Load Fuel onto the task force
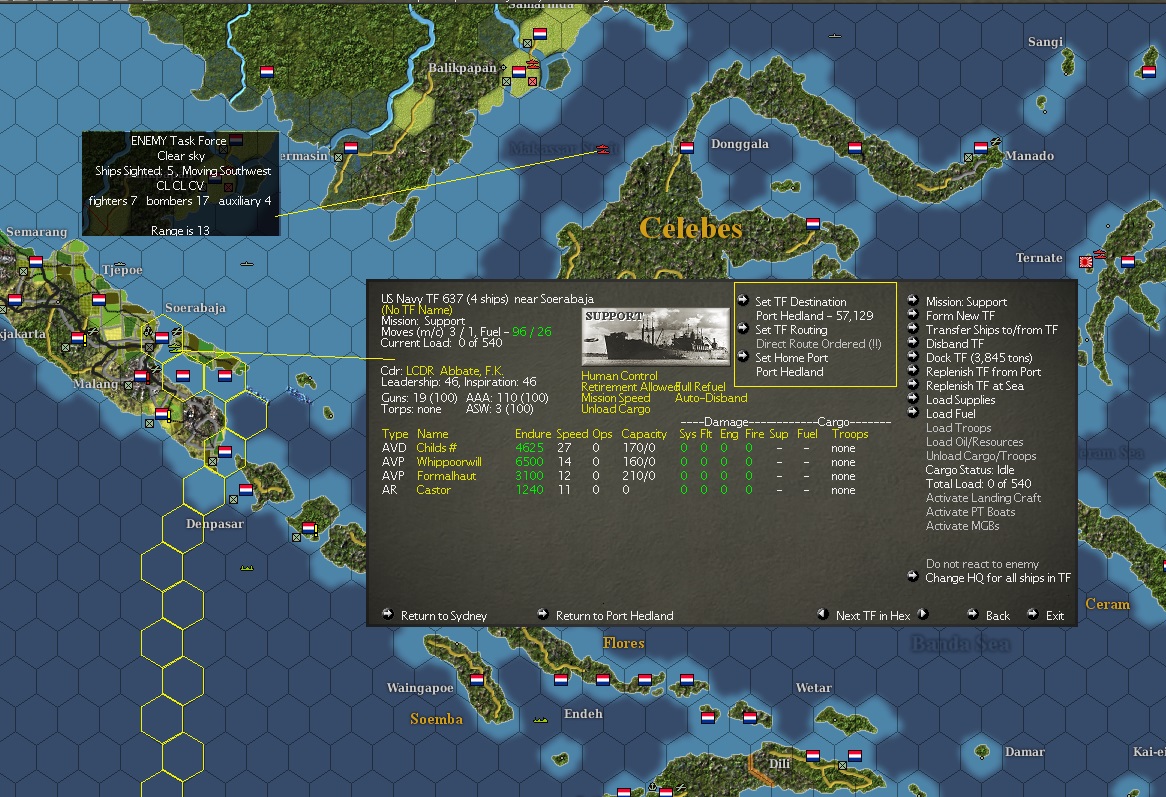The width and height of the screenshot is (1166, 797). click(950, 414)
